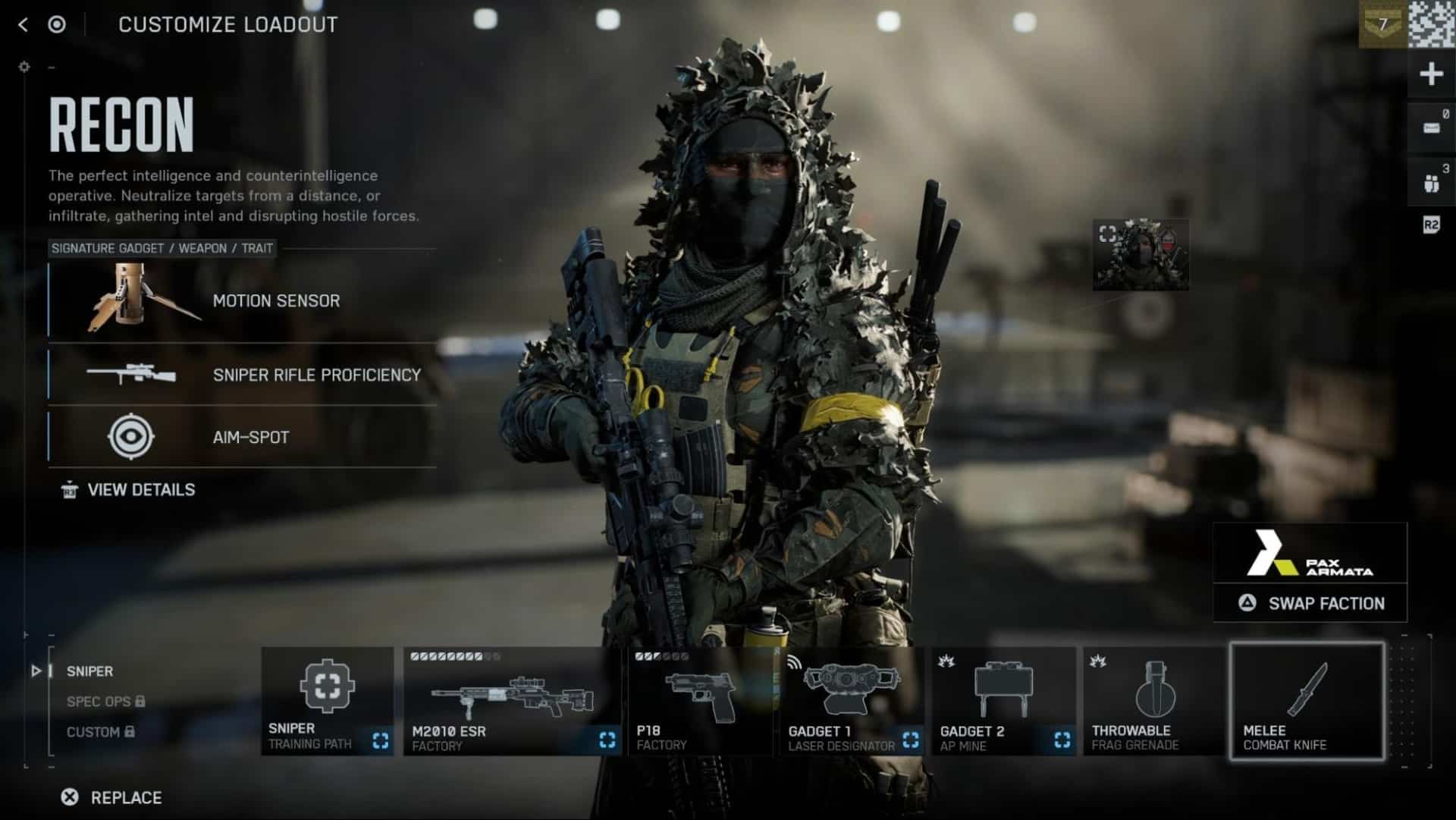
Task: Select the M2010 ESR primary weapon slot
Action: point(513,701)
